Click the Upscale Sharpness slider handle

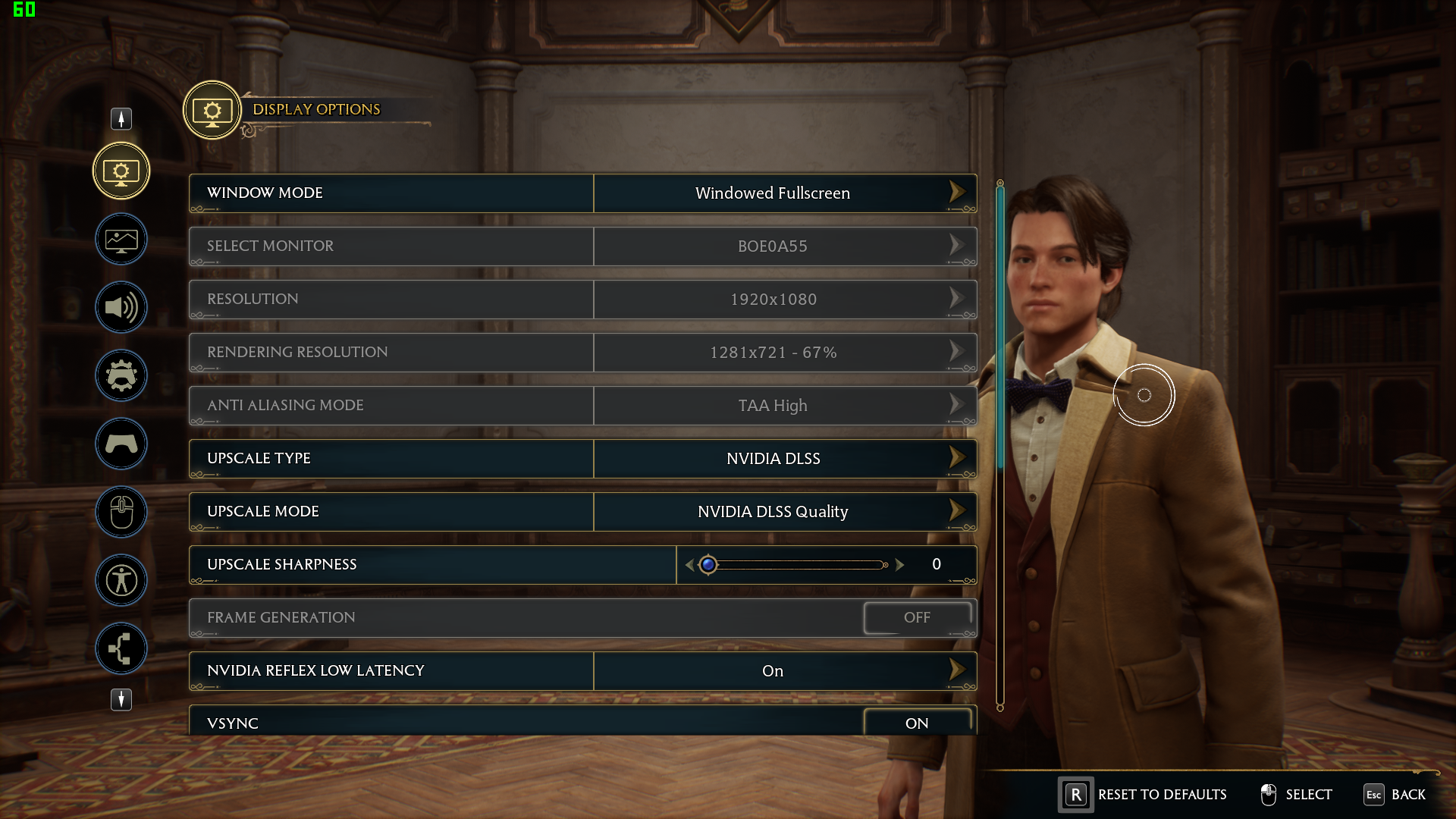[708, 565]
